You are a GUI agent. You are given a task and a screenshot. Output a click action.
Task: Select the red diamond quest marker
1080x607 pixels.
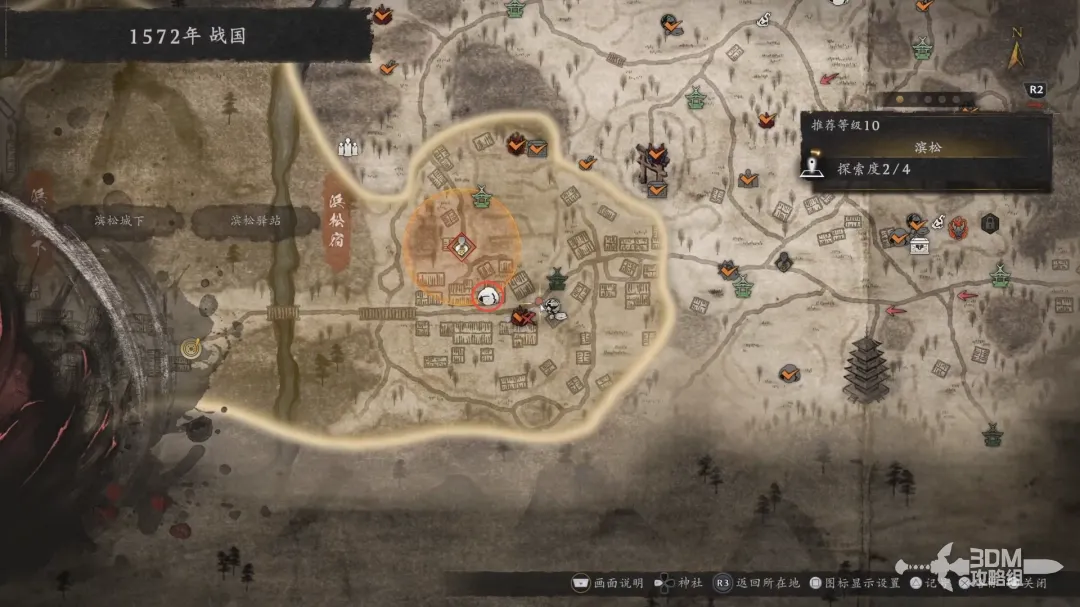tap(461, 244)
